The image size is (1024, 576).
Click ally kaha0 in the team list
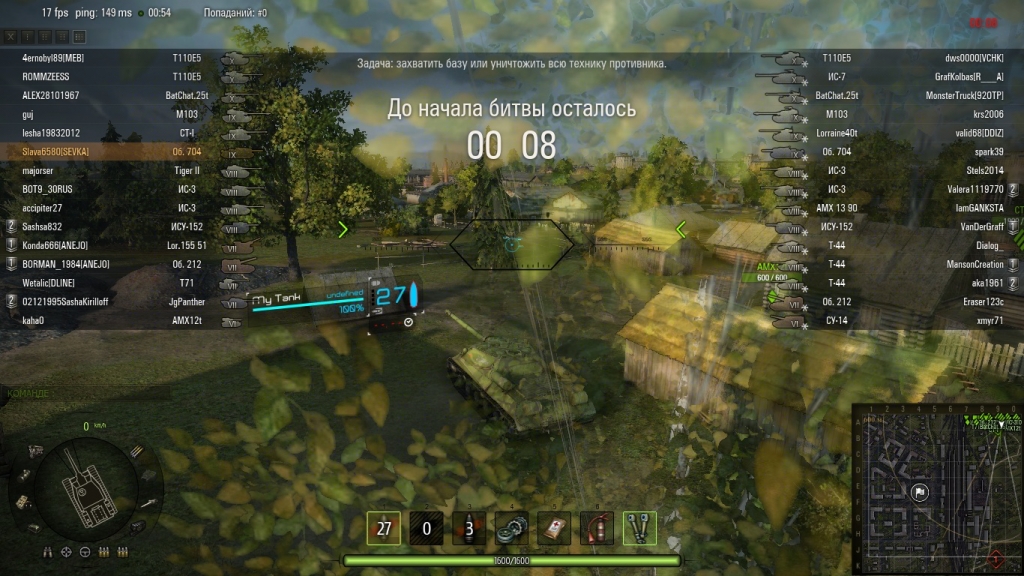(33, 320)
